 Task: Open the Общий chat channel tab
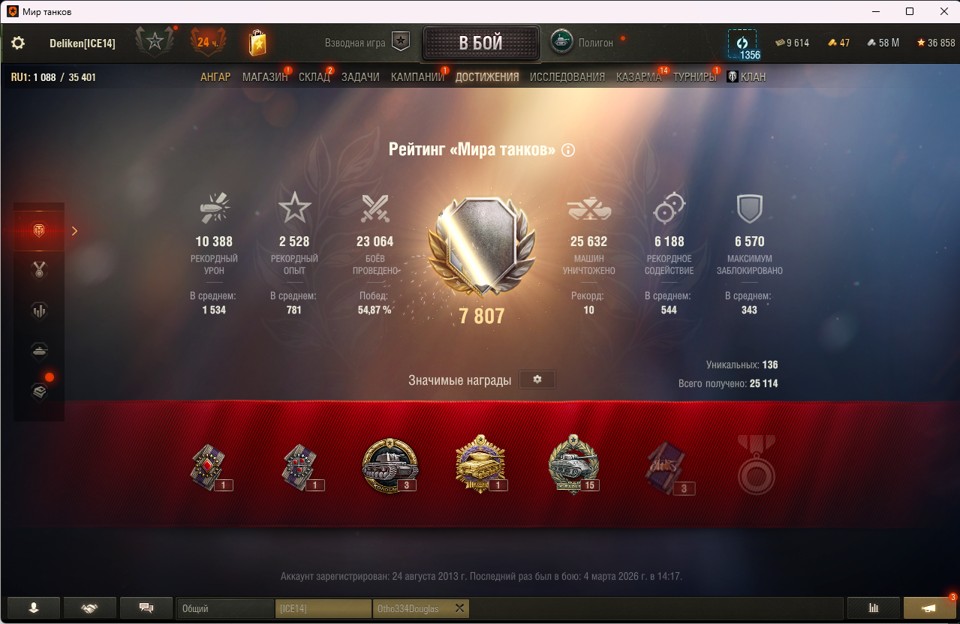[225, 608]
